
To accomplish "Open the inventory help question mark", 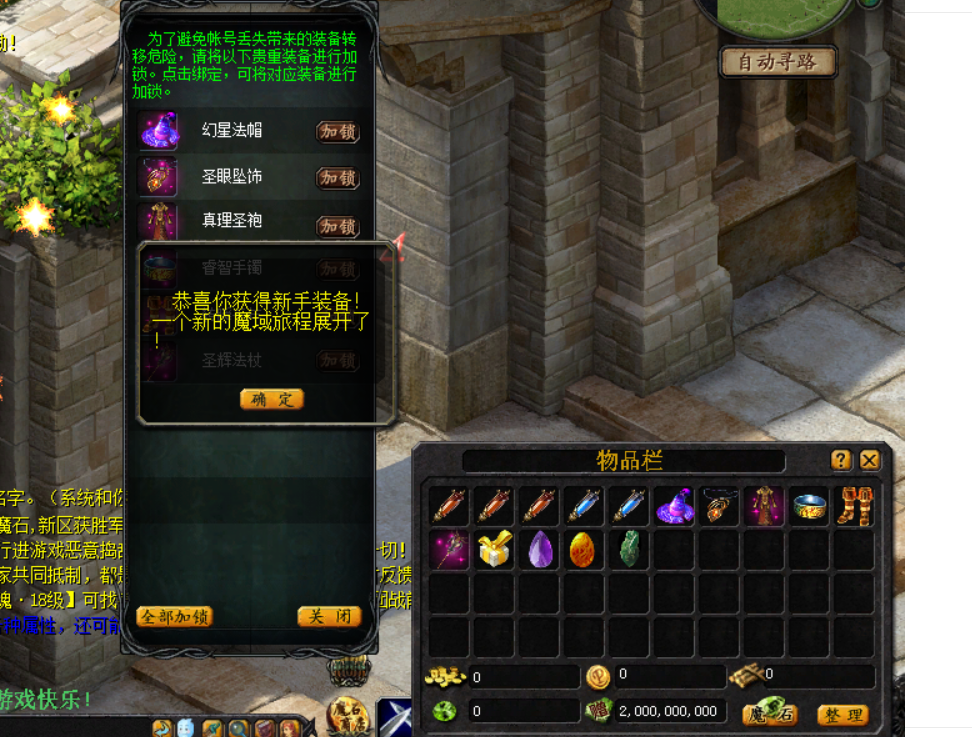I will pyautogui.click(x=841, y=460).
